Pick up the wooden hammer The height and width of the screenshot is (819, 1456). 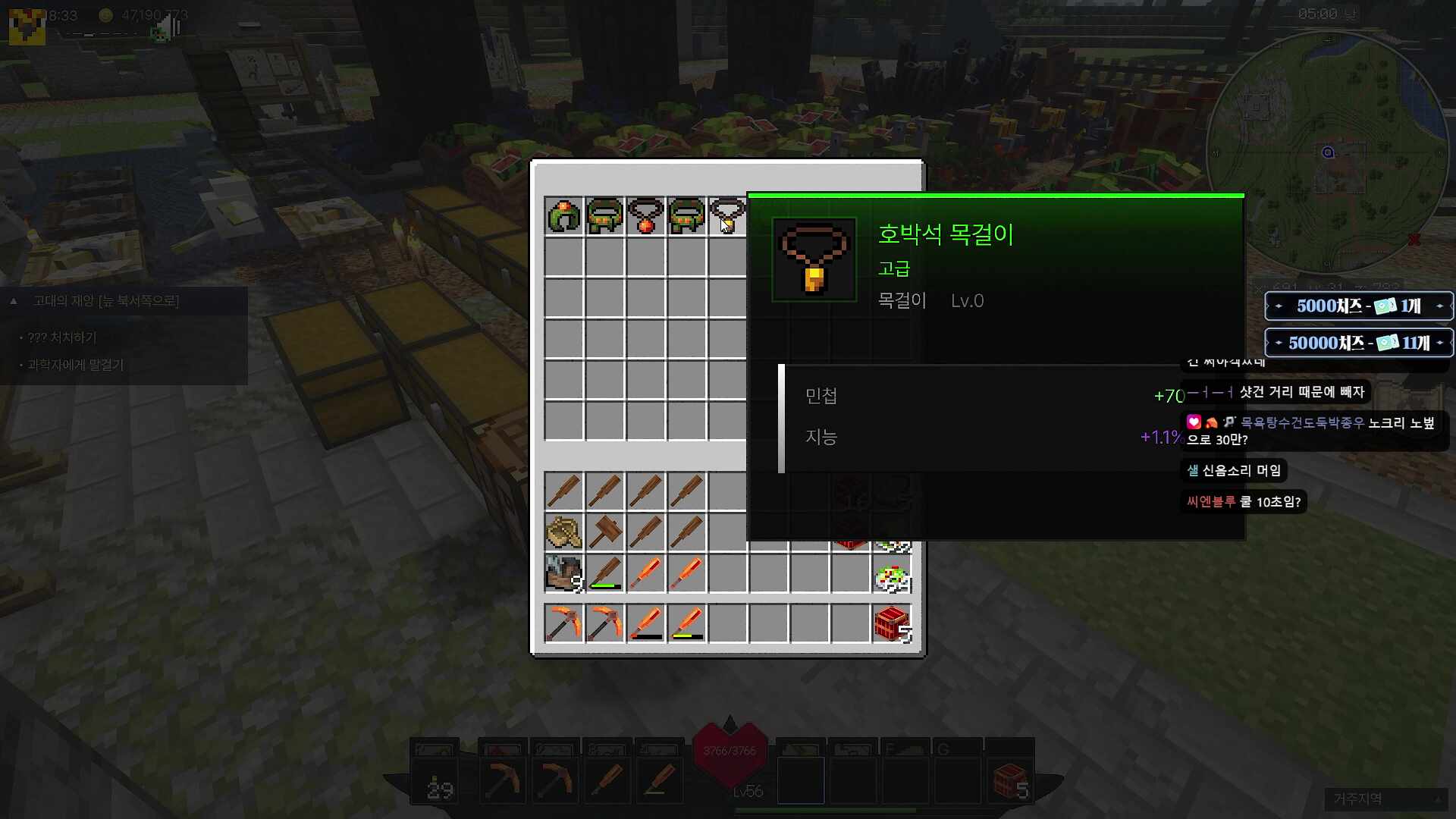604,532
